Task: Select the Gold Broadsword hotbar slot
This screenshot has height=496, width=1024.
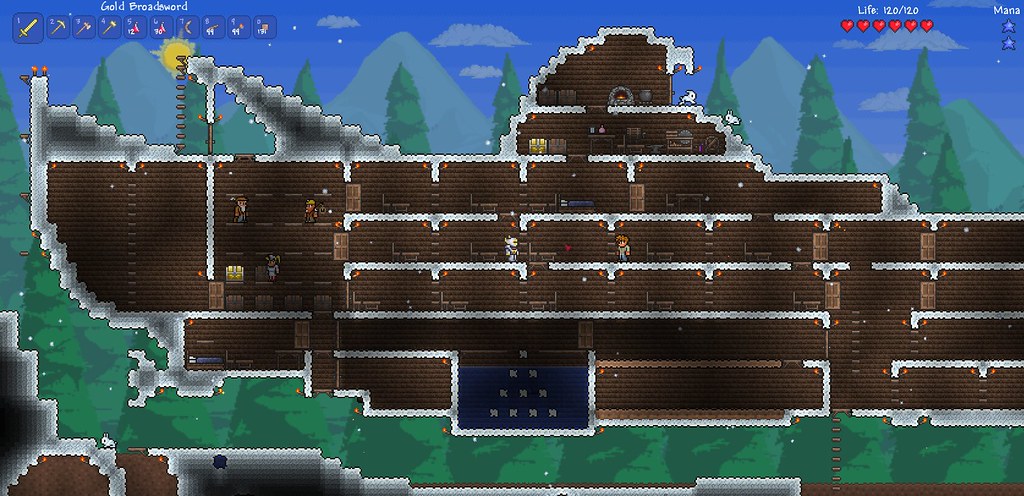Action: (x=27, y=29)
